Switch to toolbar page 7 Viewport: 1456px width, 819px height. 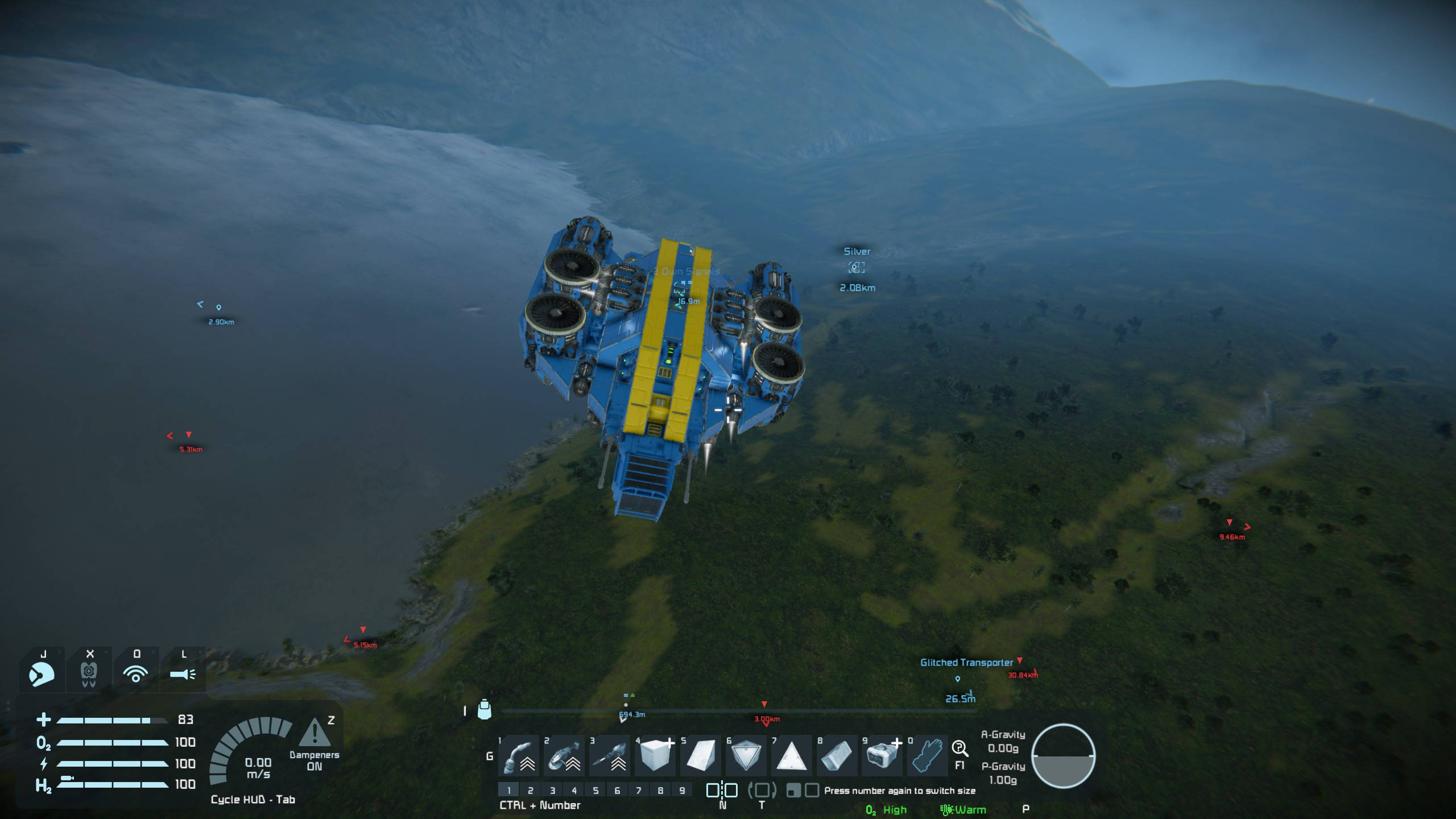click(639, 790)
